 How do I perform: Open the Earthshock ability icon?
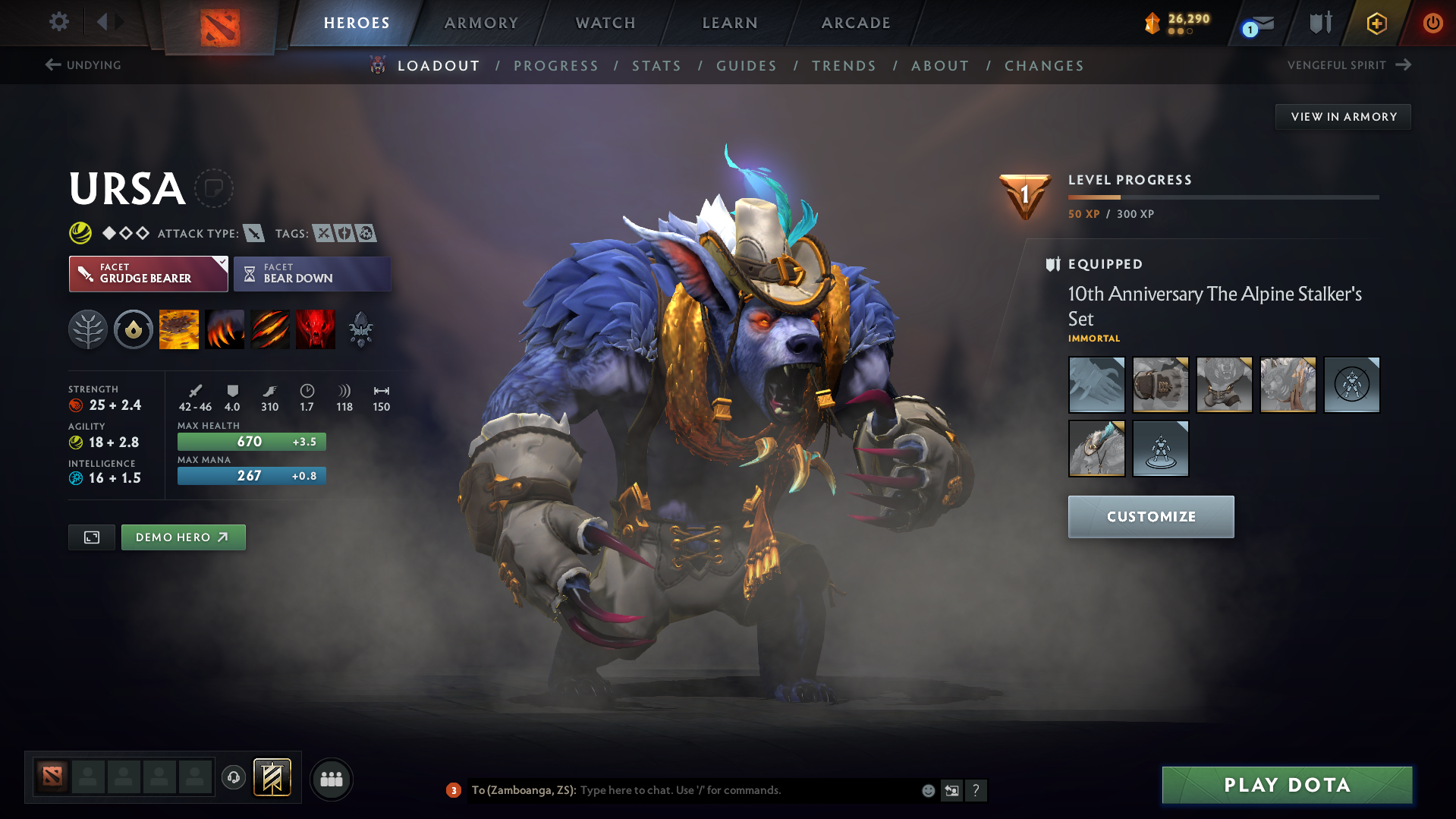(x=178, y=329)
